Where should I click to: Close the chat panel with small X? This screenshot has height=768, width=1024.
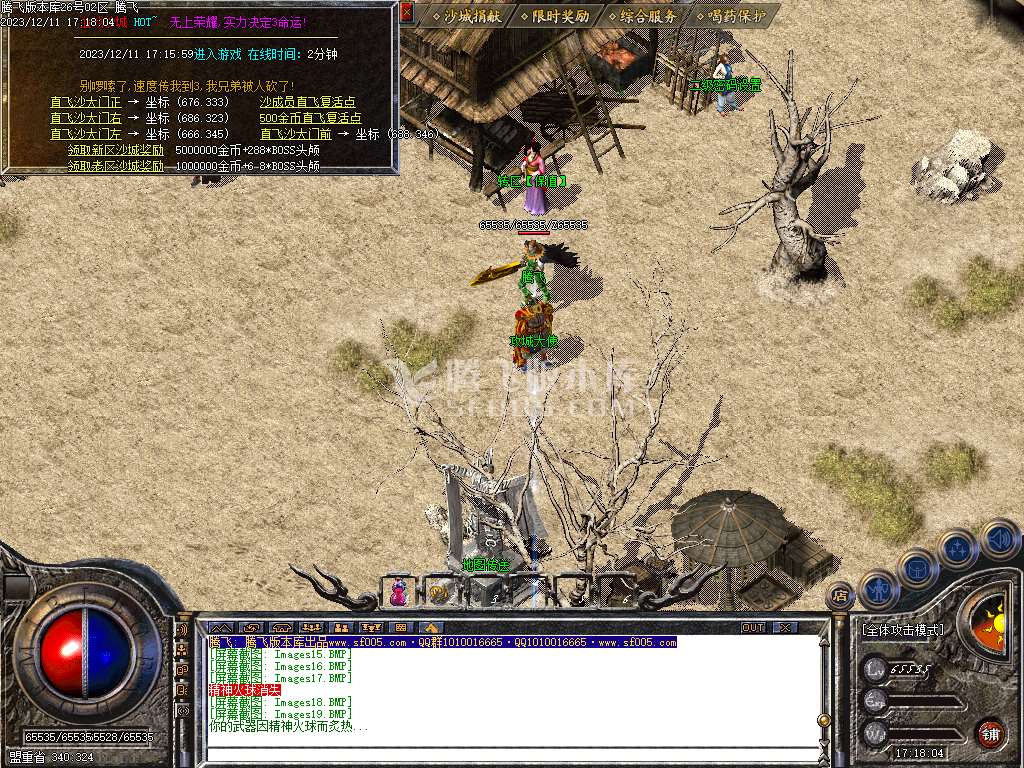click(786, 627)
